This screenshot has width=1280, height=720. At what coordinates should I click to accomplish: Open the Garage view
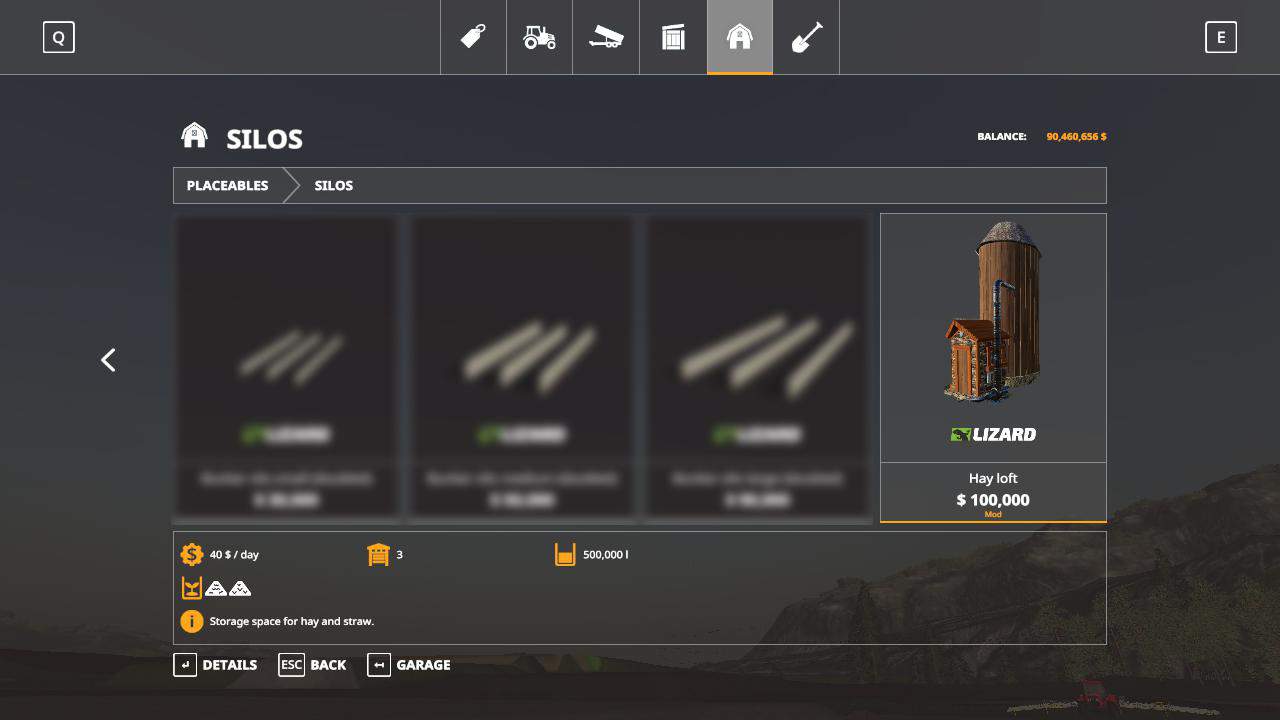[409, 665]
